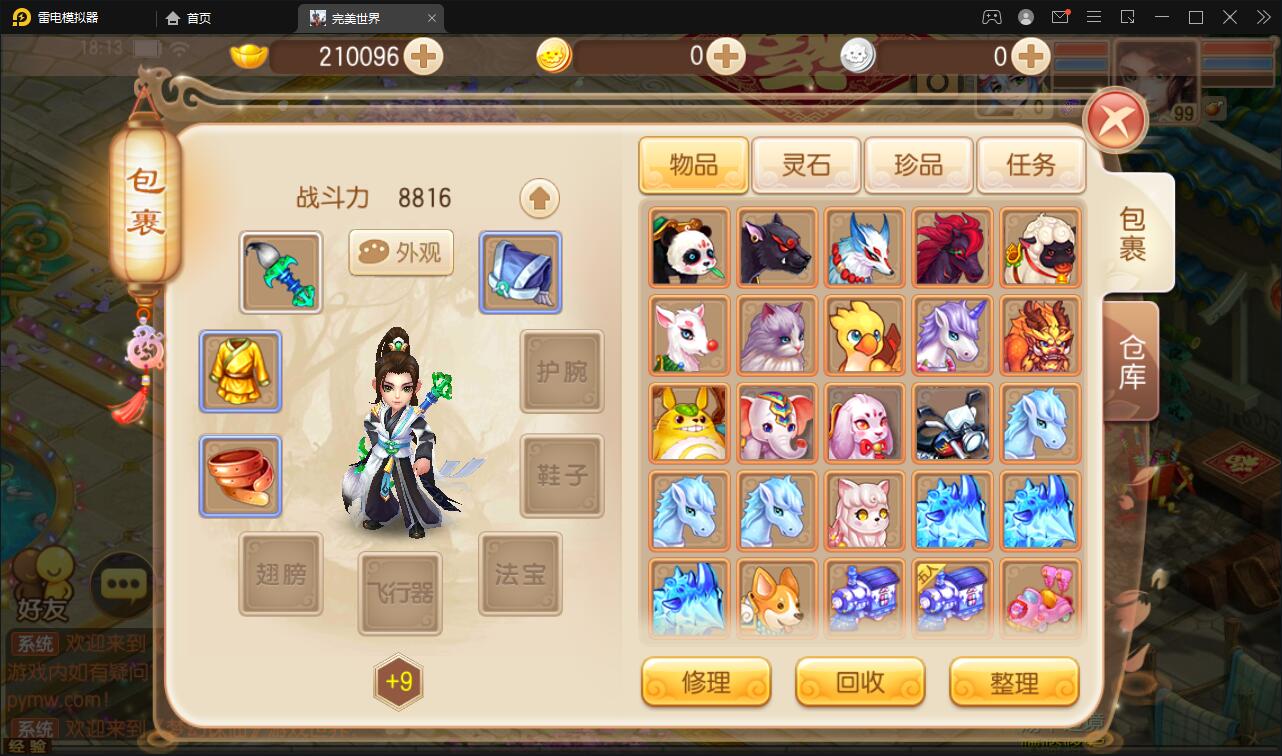The width and height of the screenshot is (1282, 756).
Task: Tap the panda pet thumbnail
Action: (x=688, y=247)
